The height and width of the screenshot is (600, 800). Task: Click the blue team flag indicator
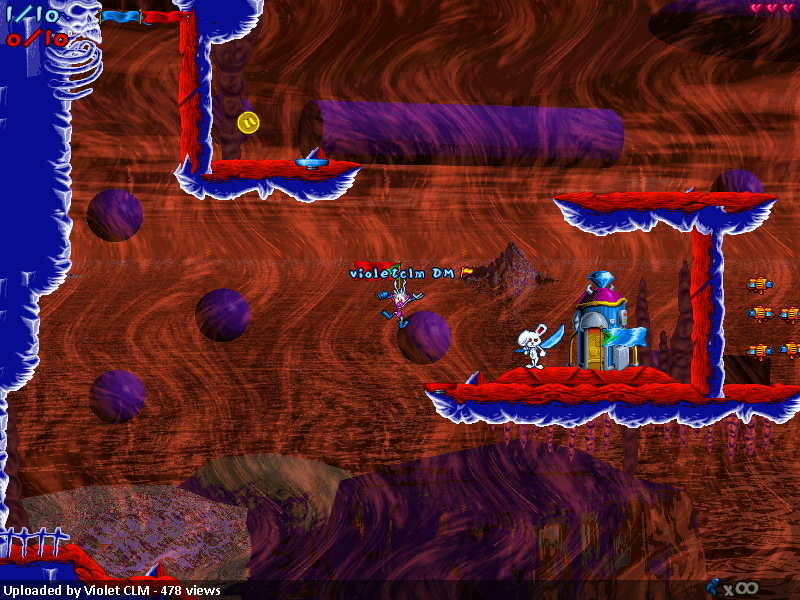pyautogui.click(x=120, y=16)
